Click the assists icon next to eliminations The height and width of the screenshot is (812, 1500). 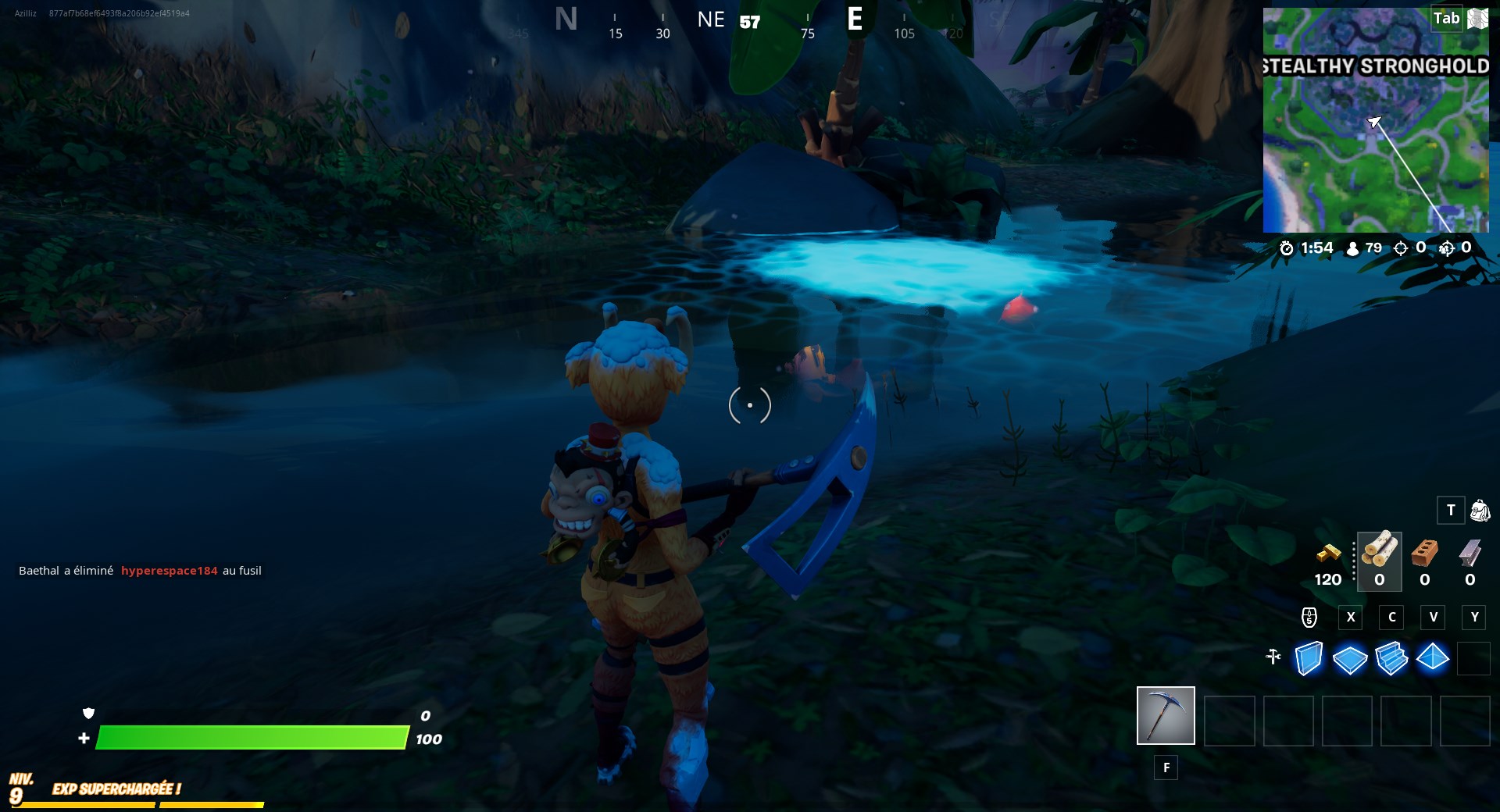click(x=1446, y=248)
